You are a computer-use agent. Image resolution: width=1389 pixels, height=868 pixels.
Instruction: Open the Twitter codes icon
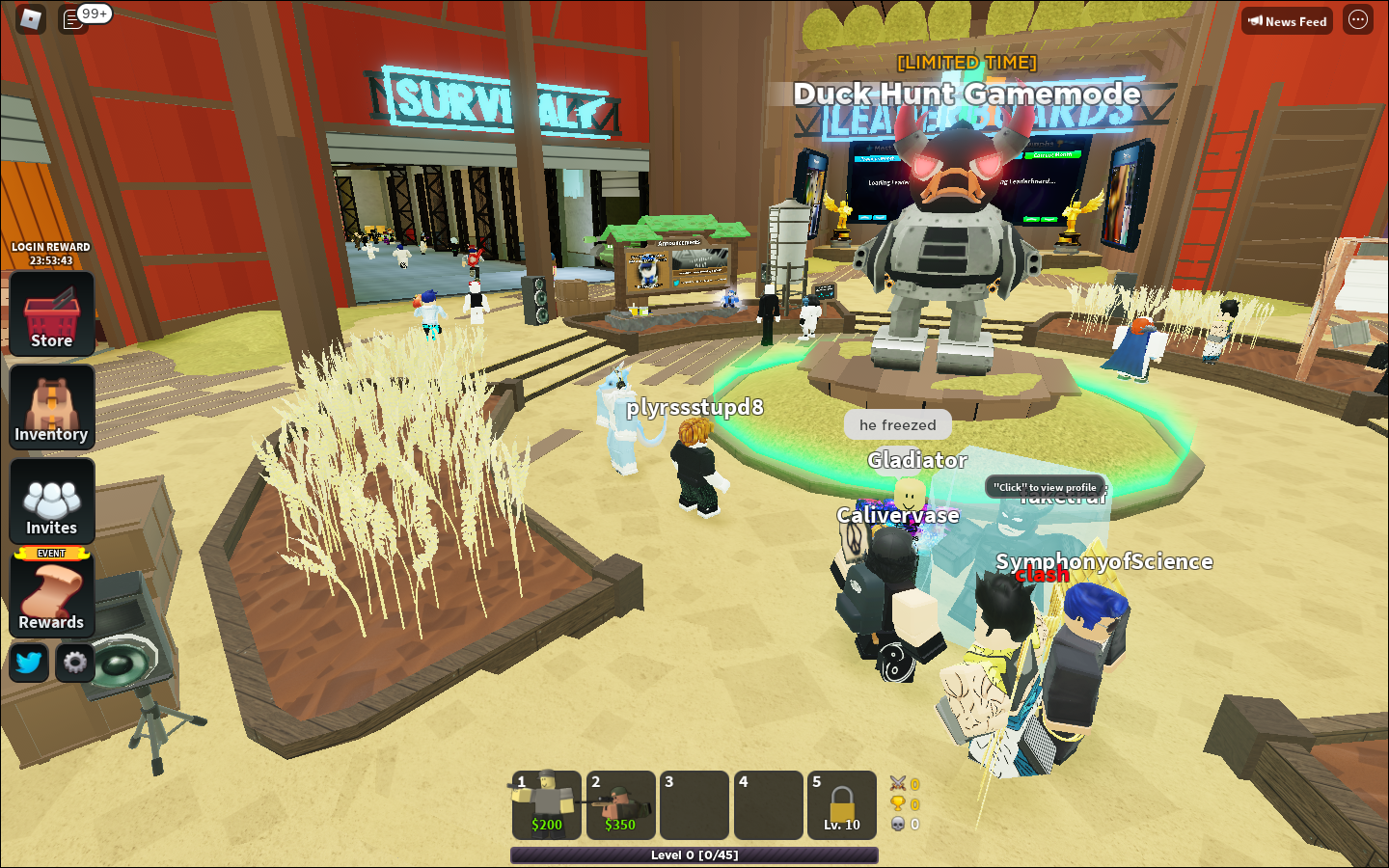(28, 663)
